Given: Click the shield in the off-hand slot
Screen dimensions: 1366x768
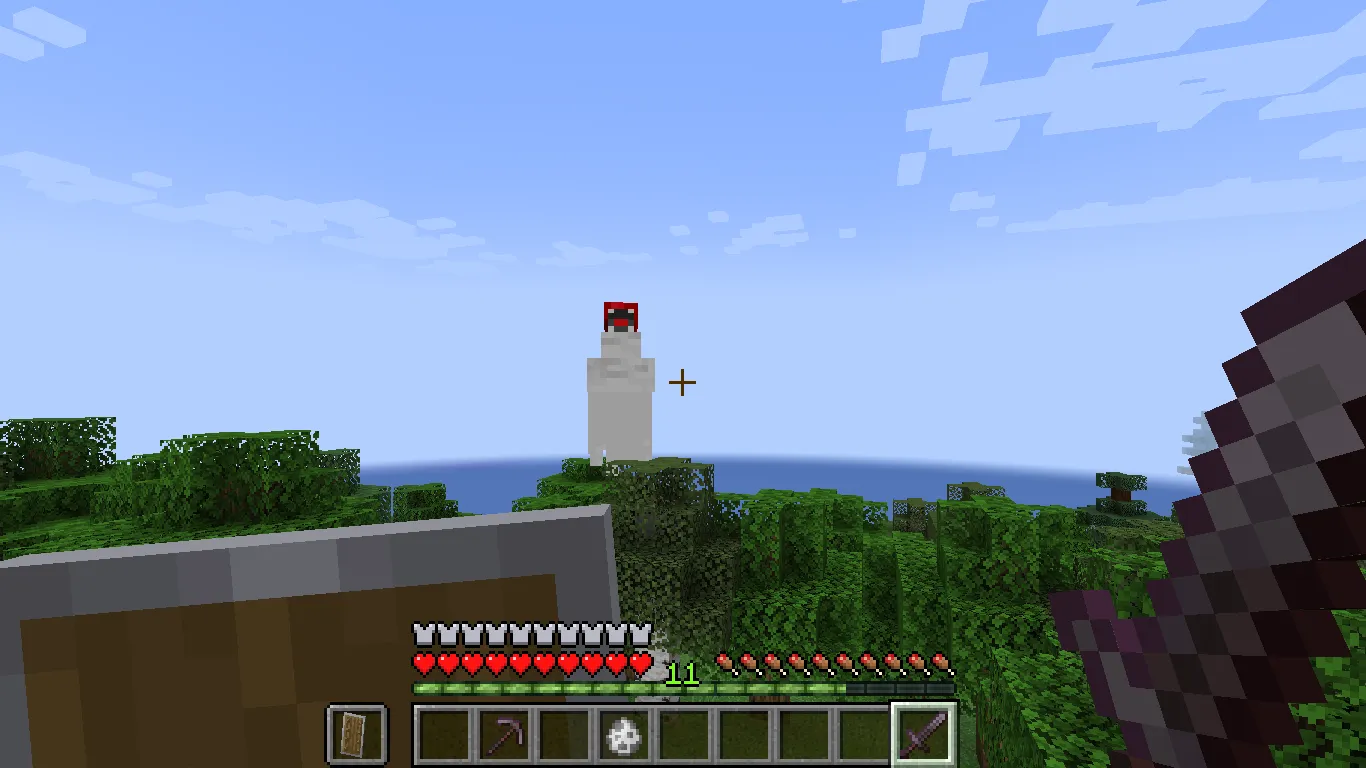Looking at the screenshot, I should 358,733.
